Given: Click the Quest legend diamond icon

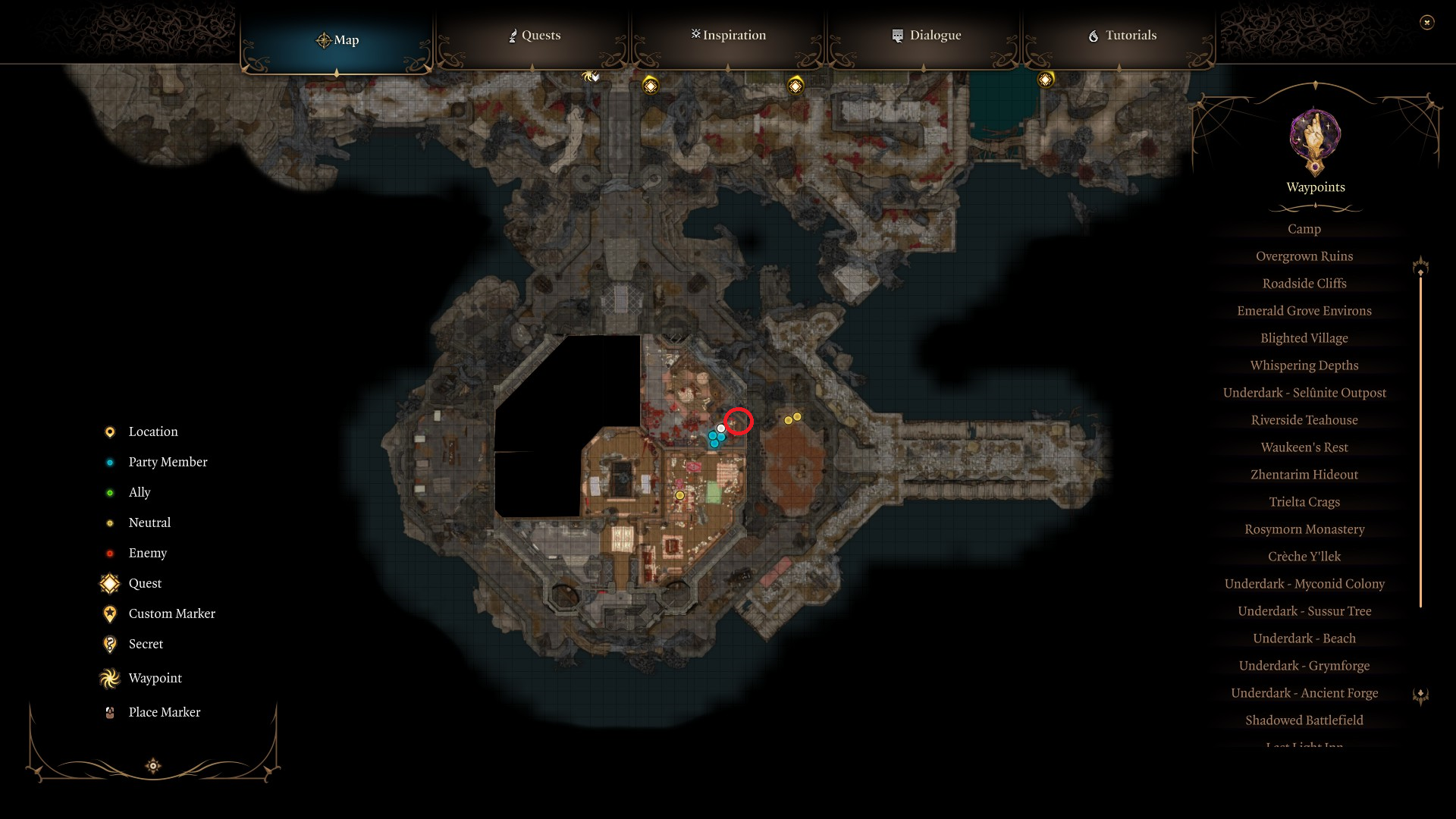Looking at the screenshot, I should pyautogui.click(x=109, y=583).
